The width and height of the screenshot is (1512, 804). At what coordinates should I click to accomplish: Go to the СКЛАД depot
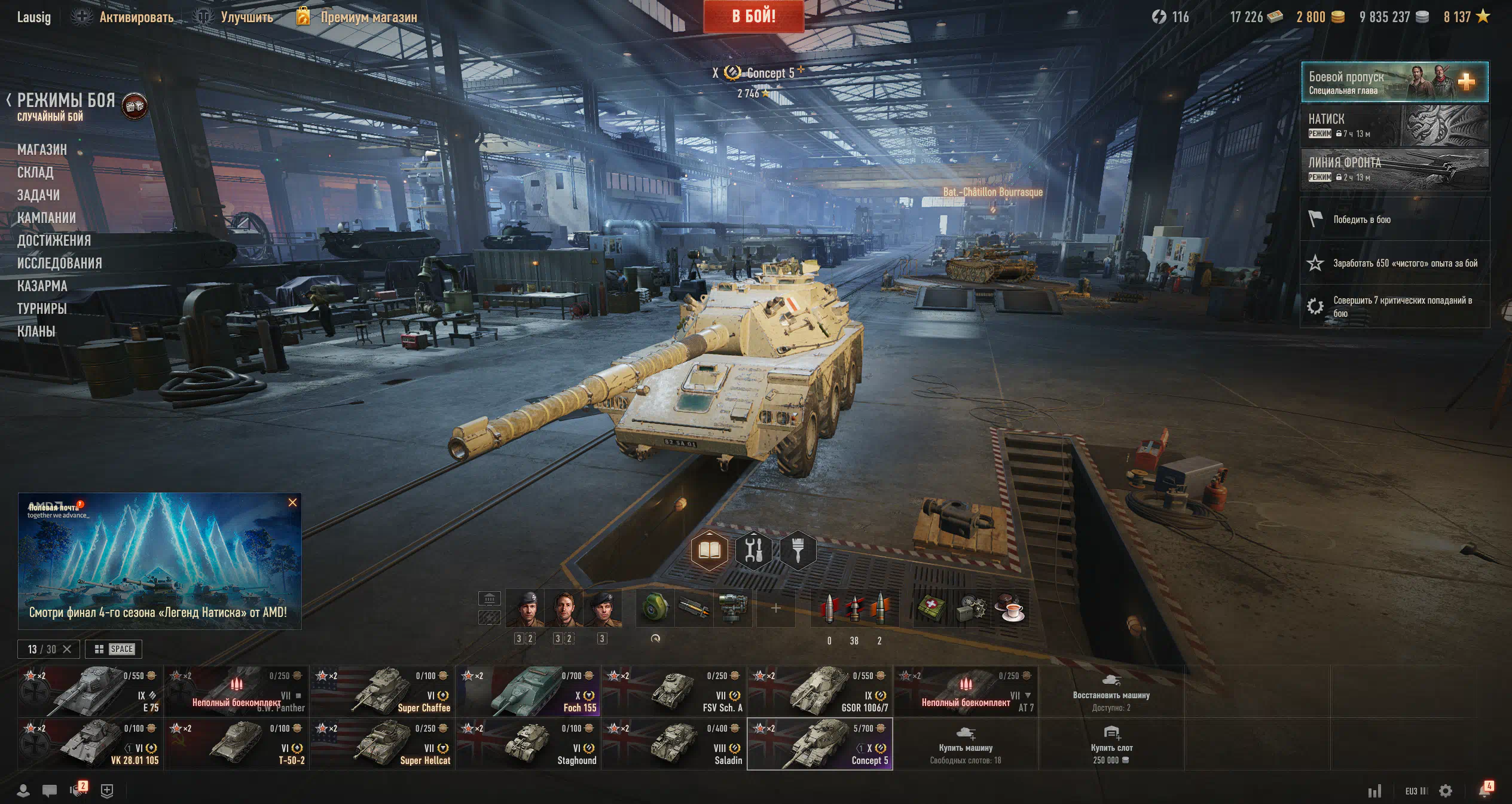[35, 172]
